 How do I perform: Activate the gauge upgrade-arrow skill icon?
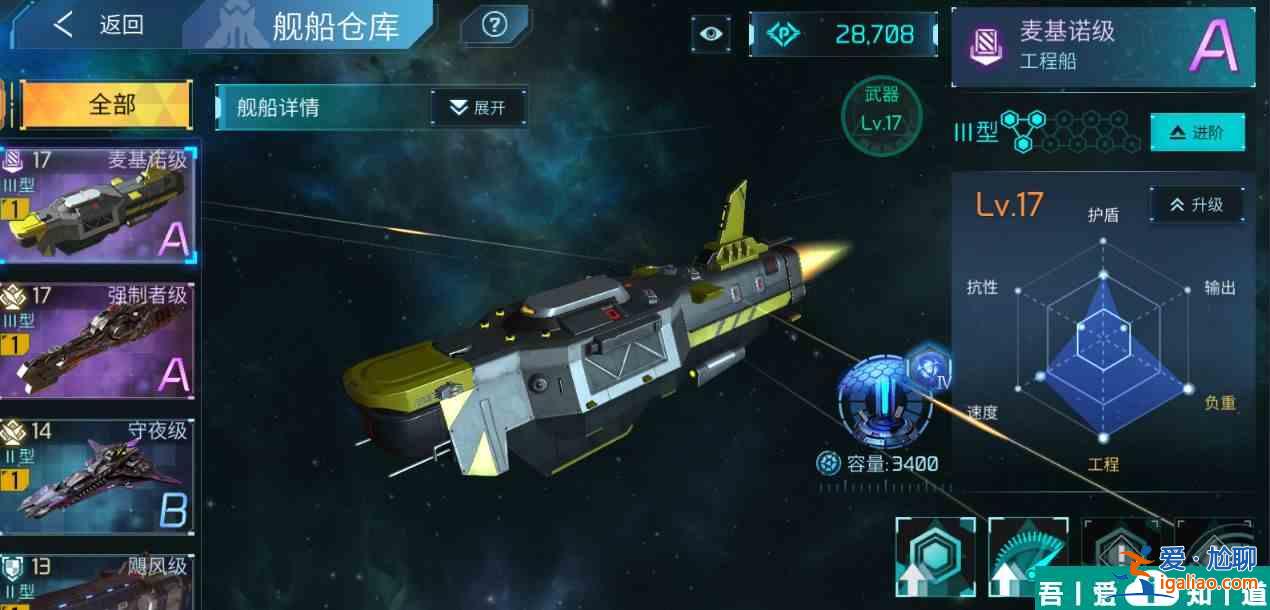click(x=1028, y=562)
